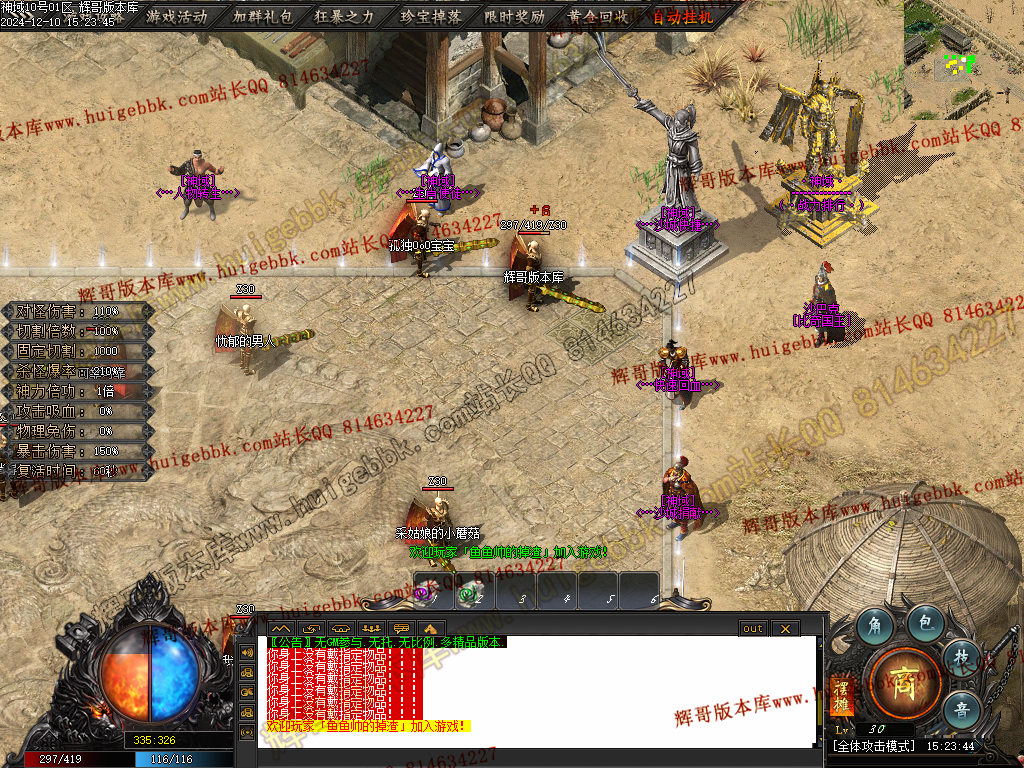This screenshot has width=1024, height=768.
Task: Open the 加群礼包 group gift menu
Action: [262, 16]
